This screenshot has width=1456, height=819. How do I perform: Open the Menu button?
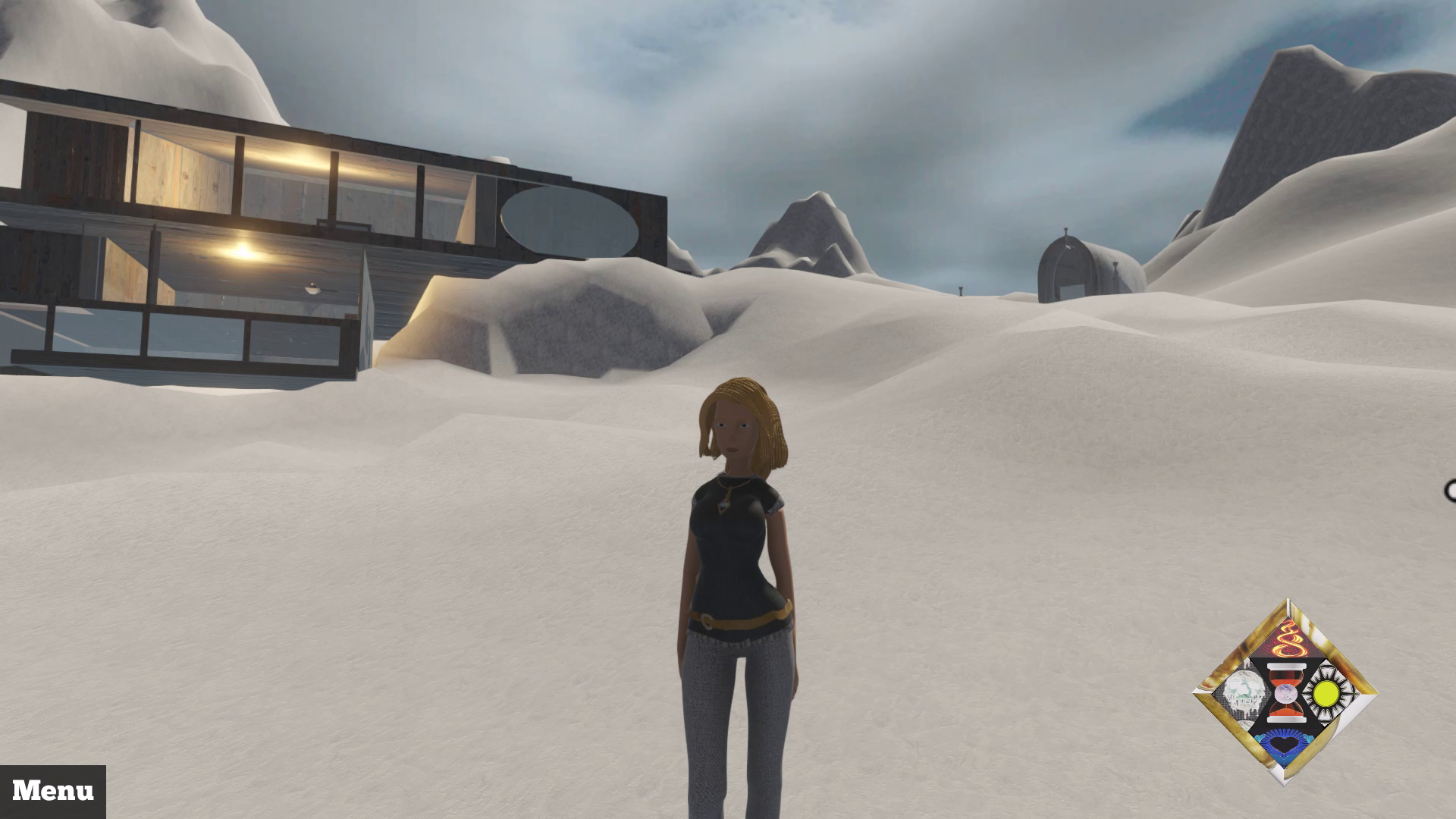click(x=53, y=791)
